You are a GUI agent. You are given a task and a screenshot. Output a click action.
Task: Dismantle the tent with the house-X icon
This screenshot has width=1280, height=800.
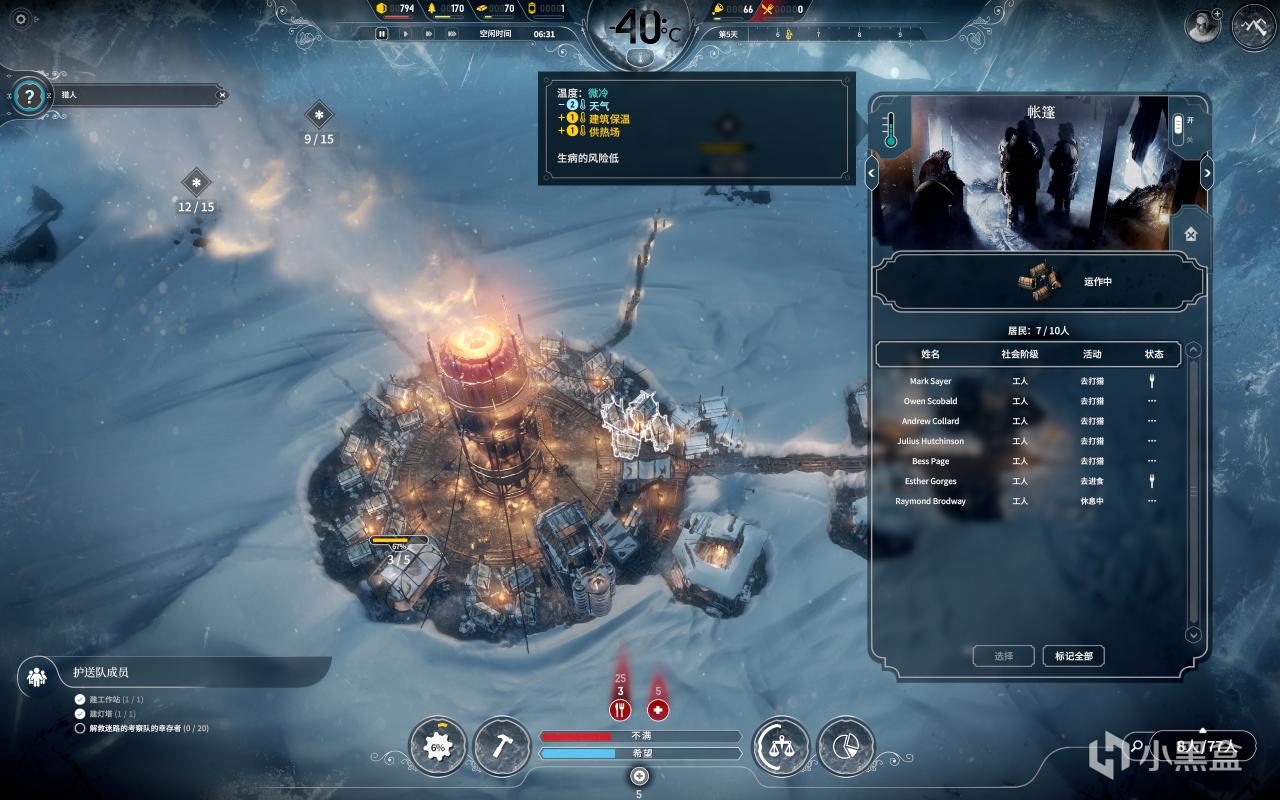(x=1190, y=234)
